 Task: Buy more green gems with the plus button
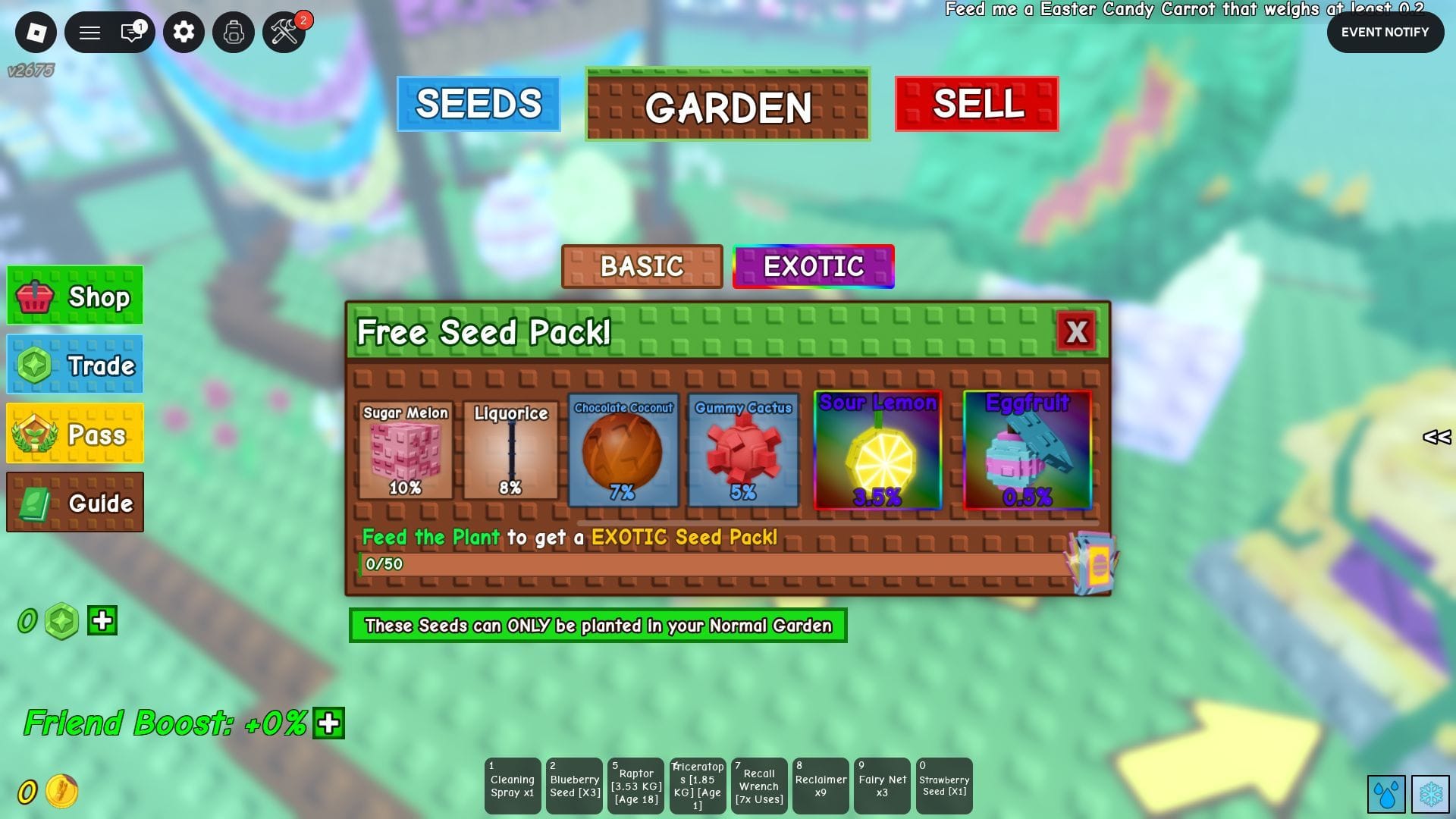coord(102,620)
